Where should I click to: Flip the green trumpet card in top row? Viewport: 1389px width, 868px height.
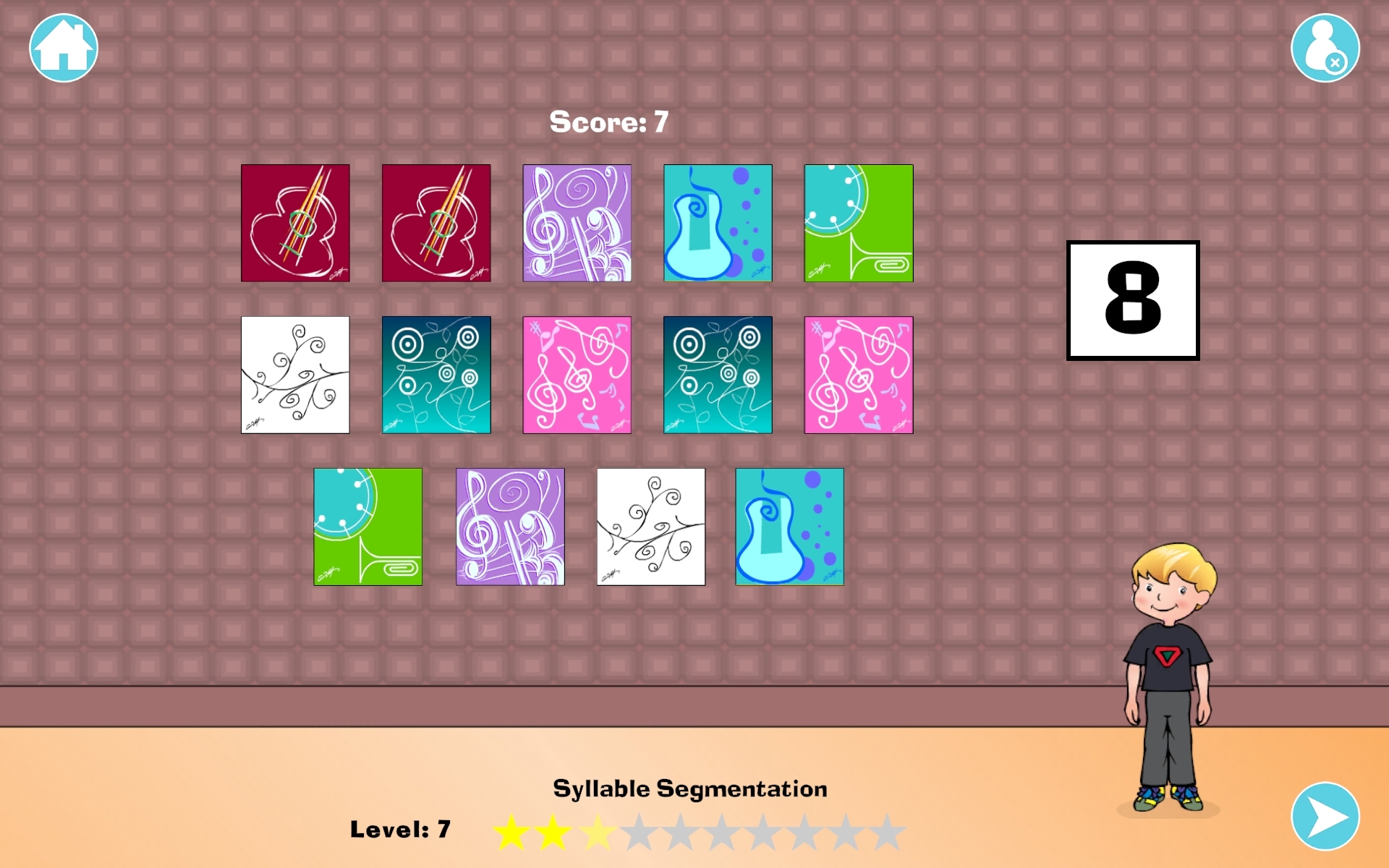(x=858, y=222)
